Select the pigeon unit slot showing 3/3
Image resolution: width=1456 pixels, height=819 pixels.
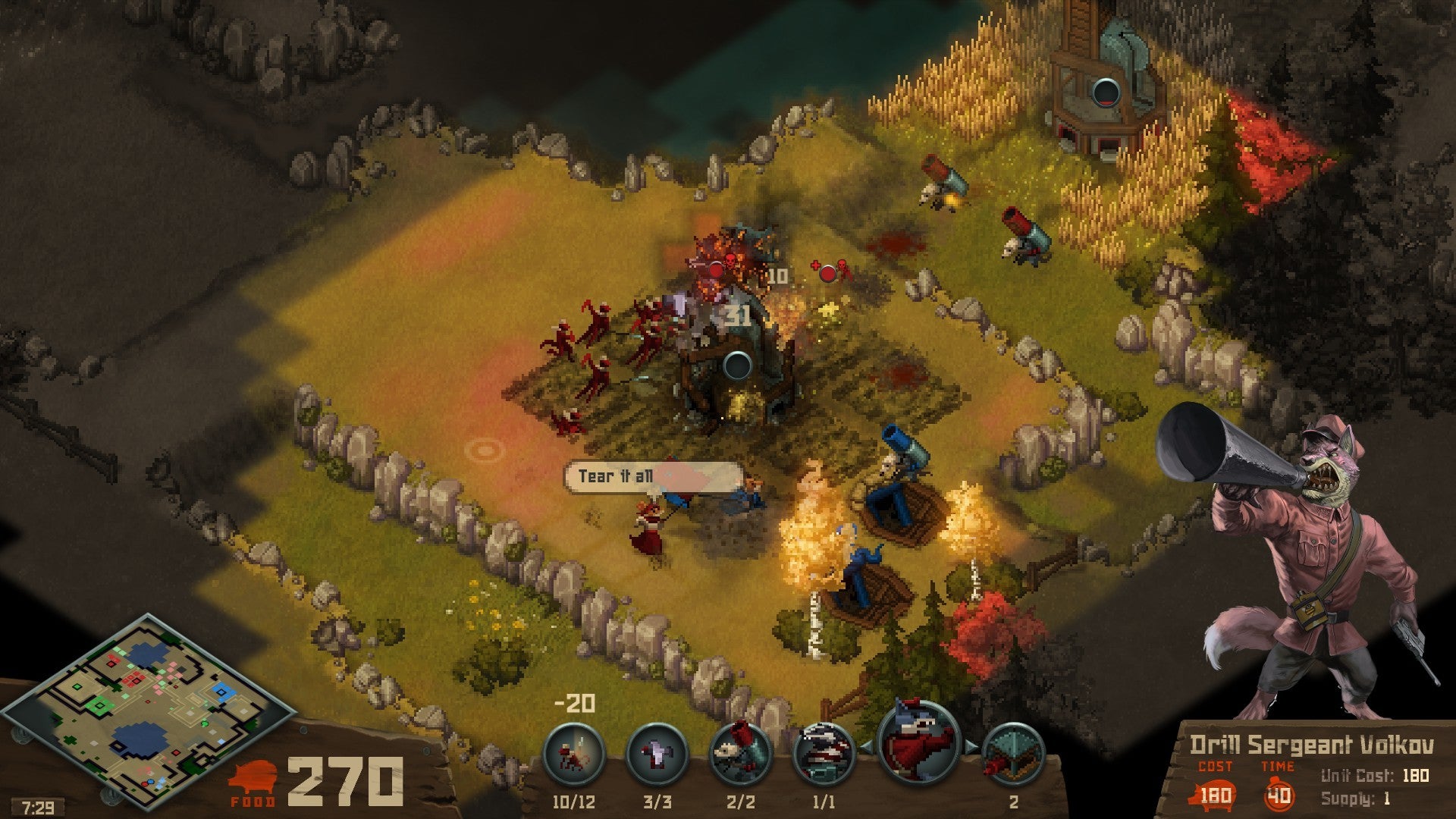coord(657,755)
